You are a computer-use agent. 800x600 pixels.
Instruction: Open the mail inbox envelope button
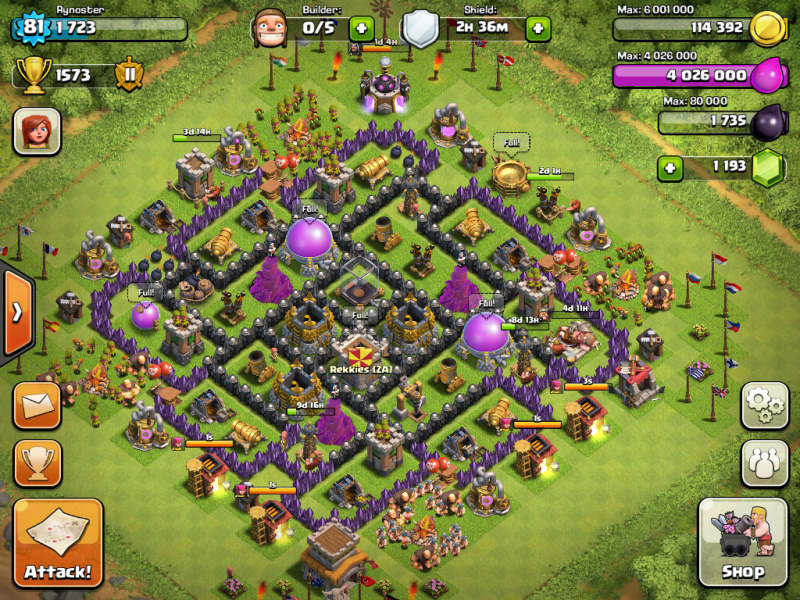37,406
